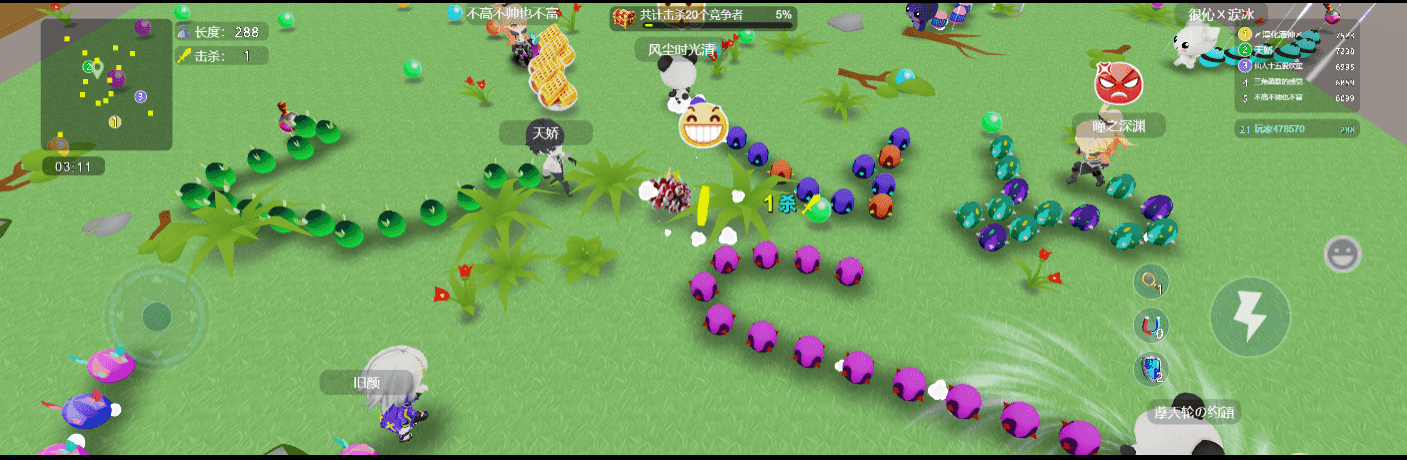Open the smiley emote button

pyautogui.click(x=1342, y=254)
